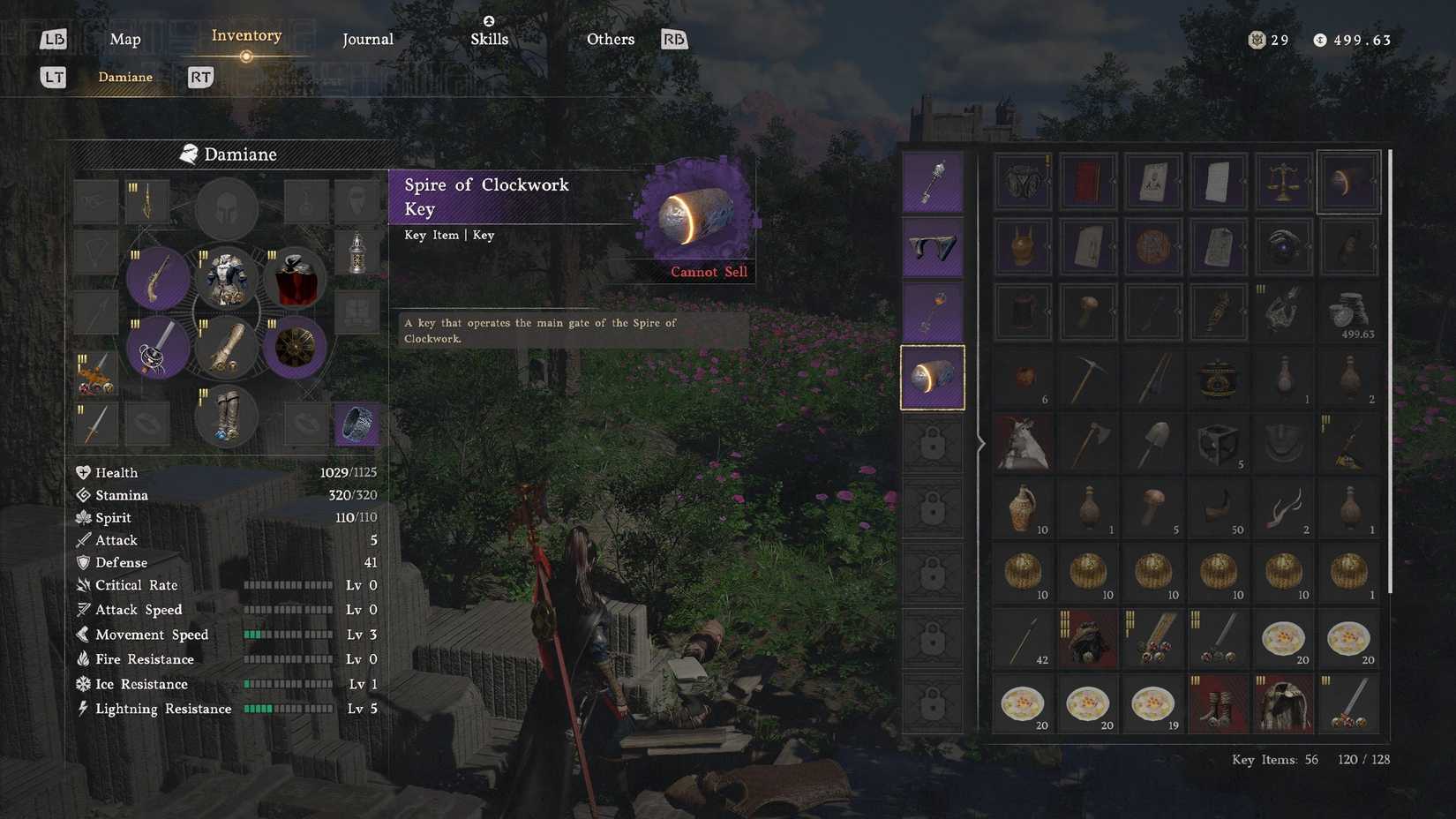Screen dimensions: 1456x819
Task: Select the Inventory tab
Action: (x=246, y=36)
